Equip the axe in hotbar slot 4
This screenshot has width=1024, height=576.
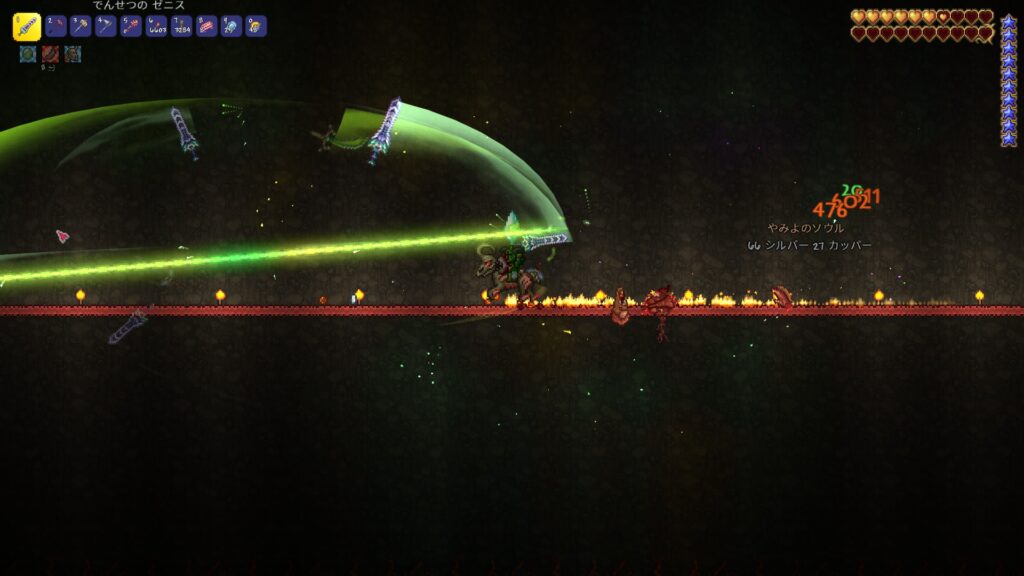(x=106, y=27)
